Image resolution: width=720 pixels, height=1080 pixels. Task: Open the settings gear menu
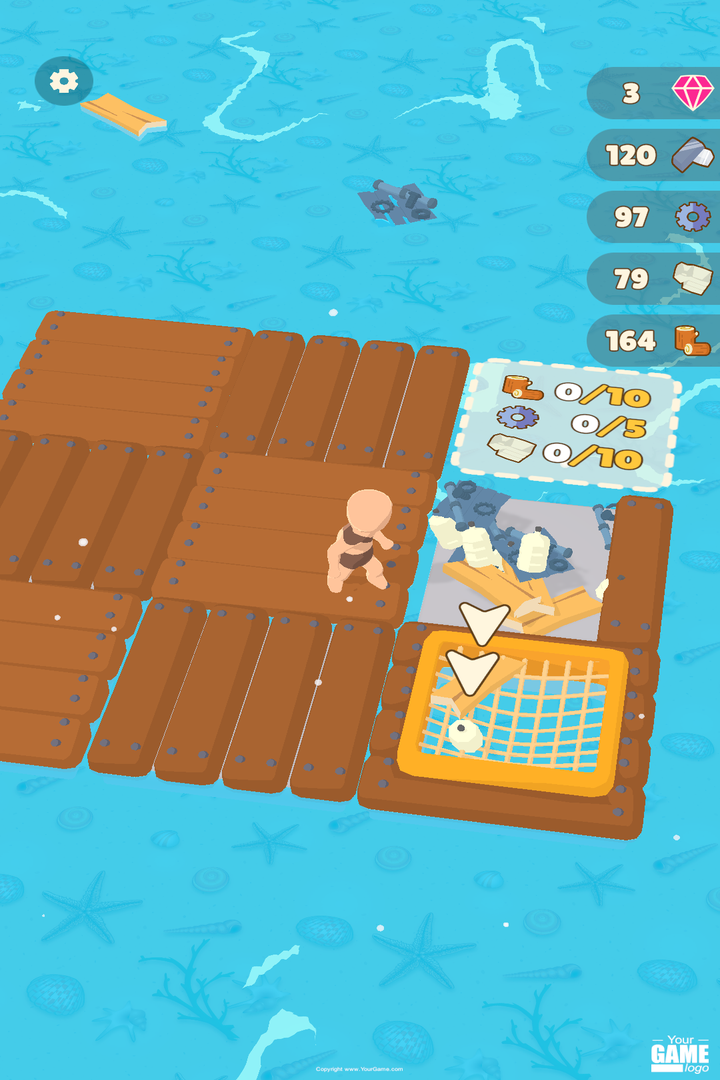[64, 81]
